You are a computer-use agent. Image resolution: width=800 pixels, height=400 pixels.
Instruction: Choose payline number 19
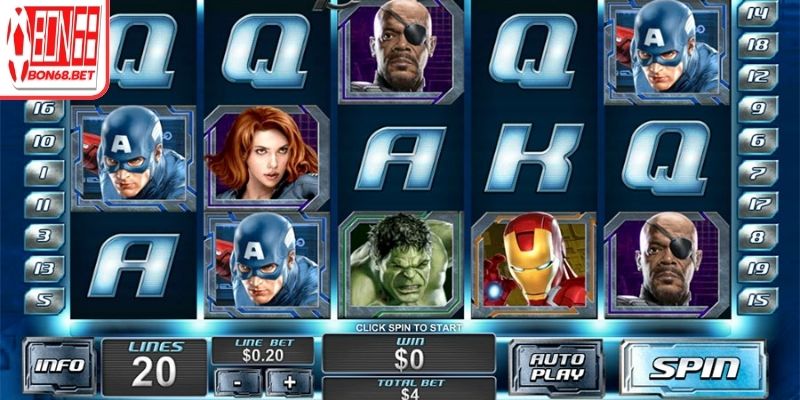pyautogui.click(x=757, y=268)
